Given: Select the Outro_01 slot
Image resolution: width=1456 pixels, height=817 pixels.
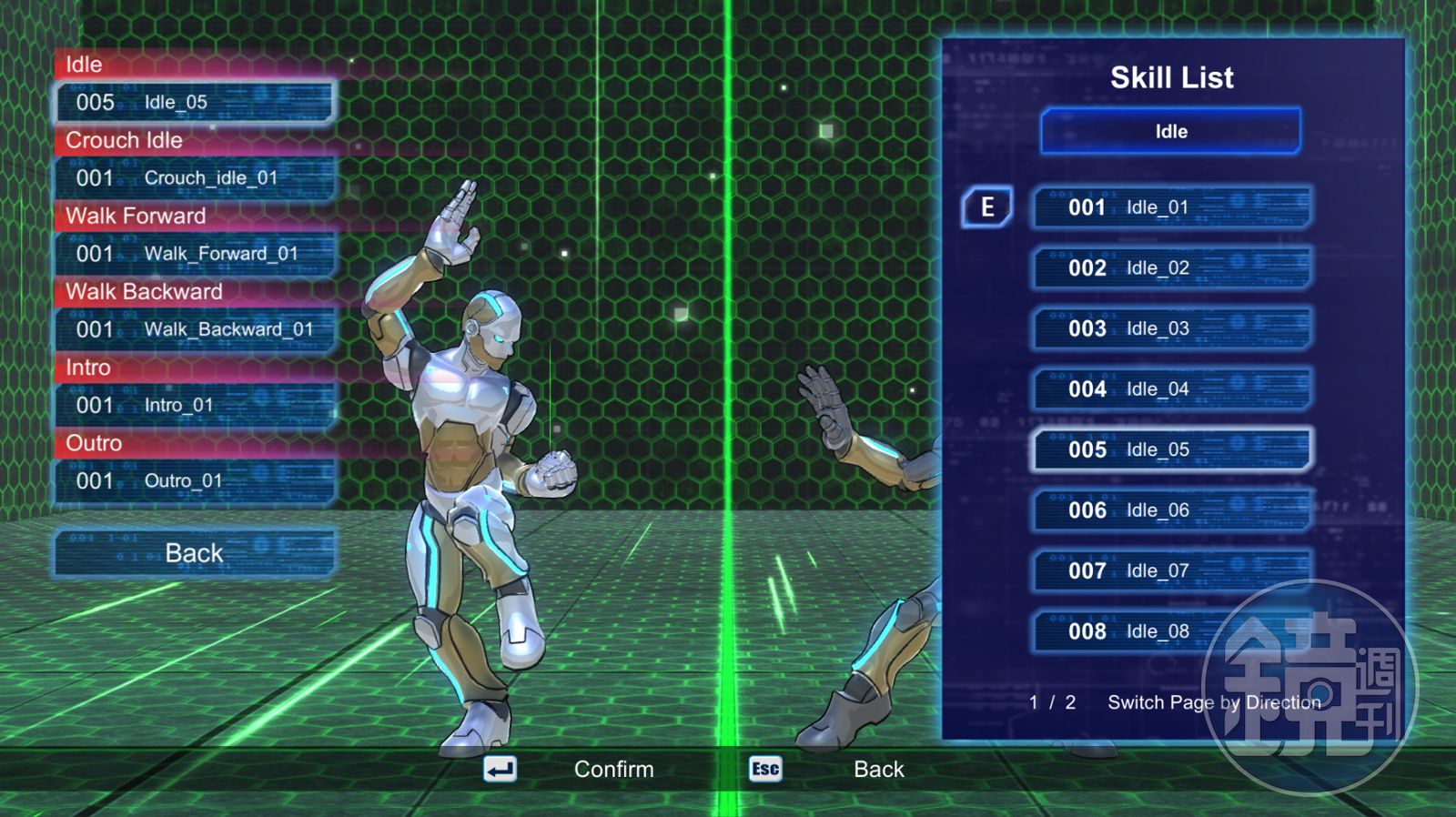Looking at the screenshot, I should pyautogui.click(x=195, y=480).
